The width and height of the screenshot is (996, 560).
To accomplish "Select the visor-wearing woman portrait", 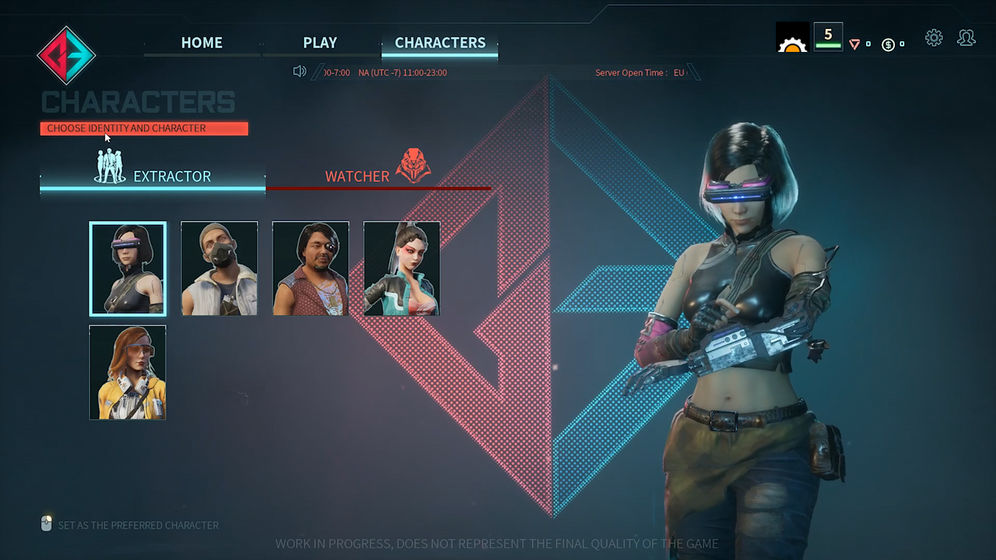I will tap(128, 269).
